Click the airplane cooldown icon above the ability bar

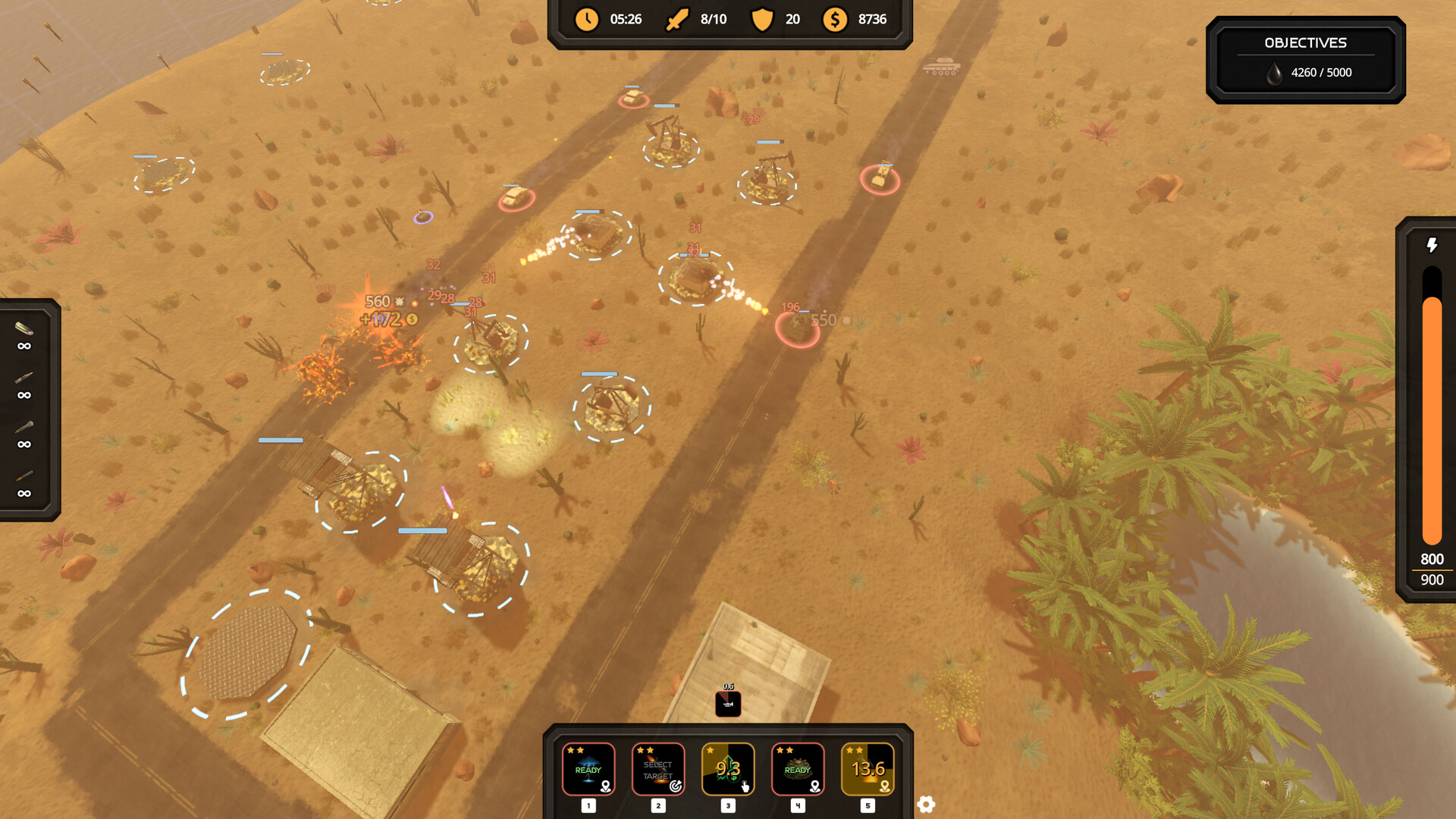[x=728, y=704]
